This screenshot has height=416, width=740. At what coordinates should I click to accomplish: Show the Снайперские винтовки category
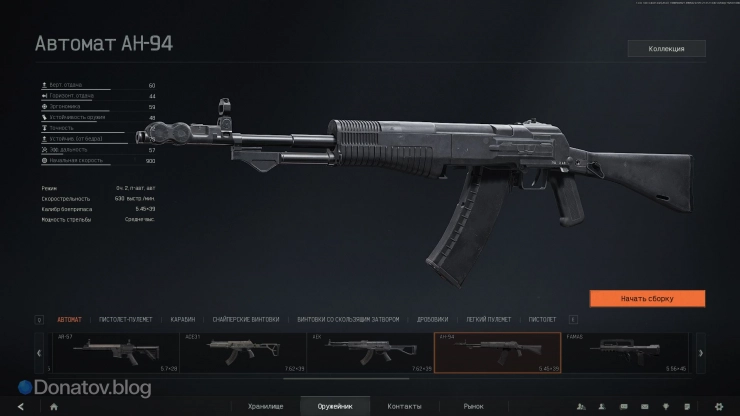point(239,319)
